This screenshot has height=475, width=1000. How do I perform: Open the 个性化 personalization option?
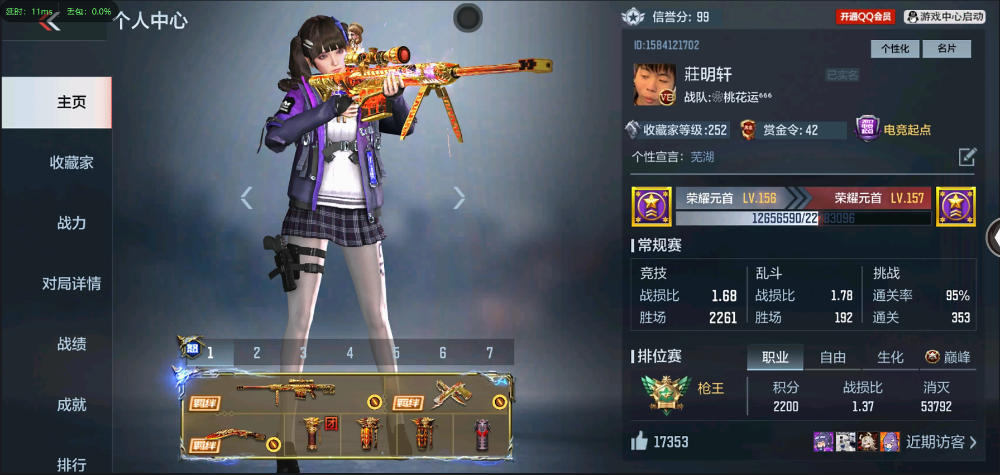(x=894, y=49)
